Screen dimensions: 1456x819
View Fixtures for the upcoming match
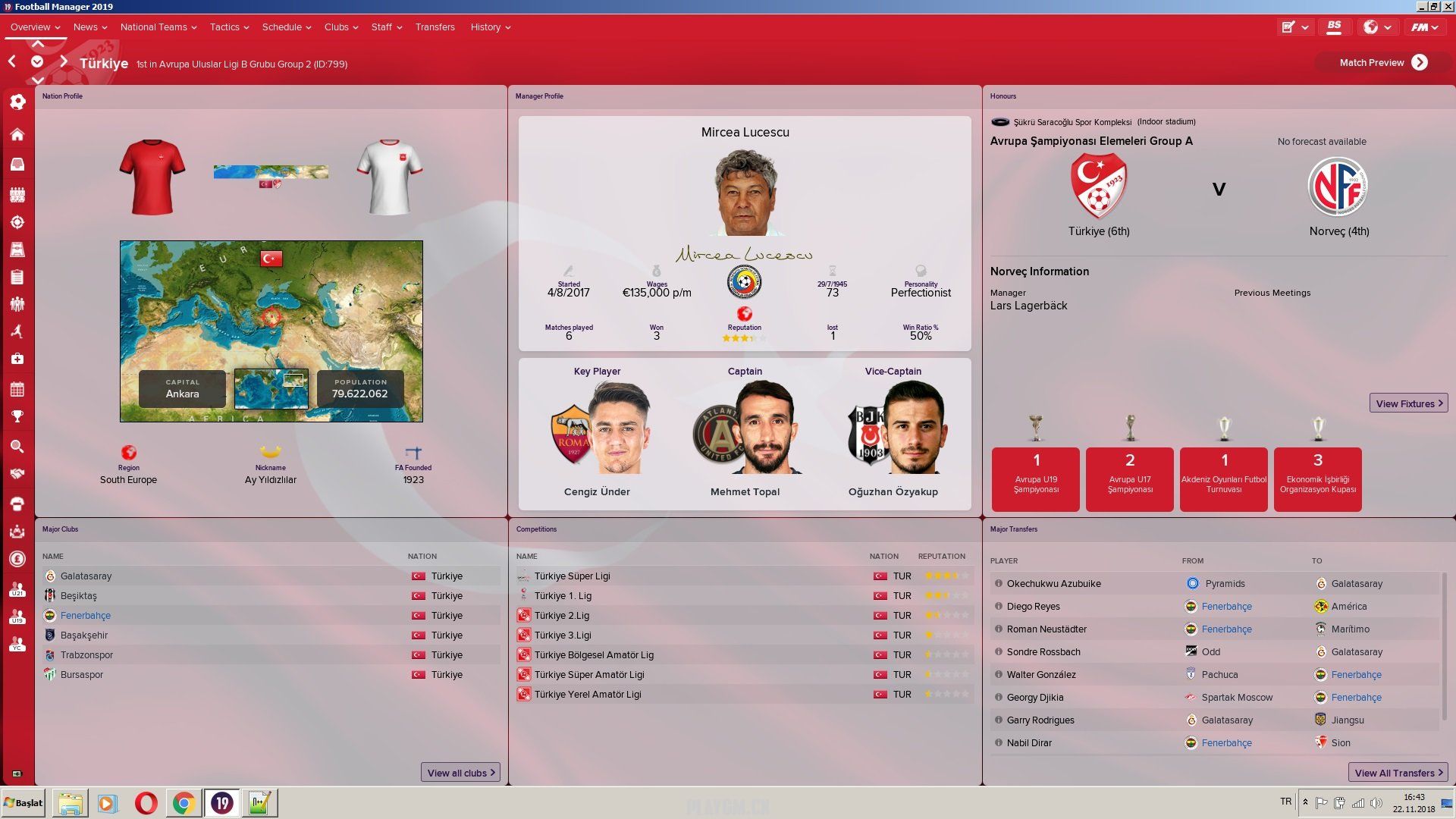[1408, 403]
